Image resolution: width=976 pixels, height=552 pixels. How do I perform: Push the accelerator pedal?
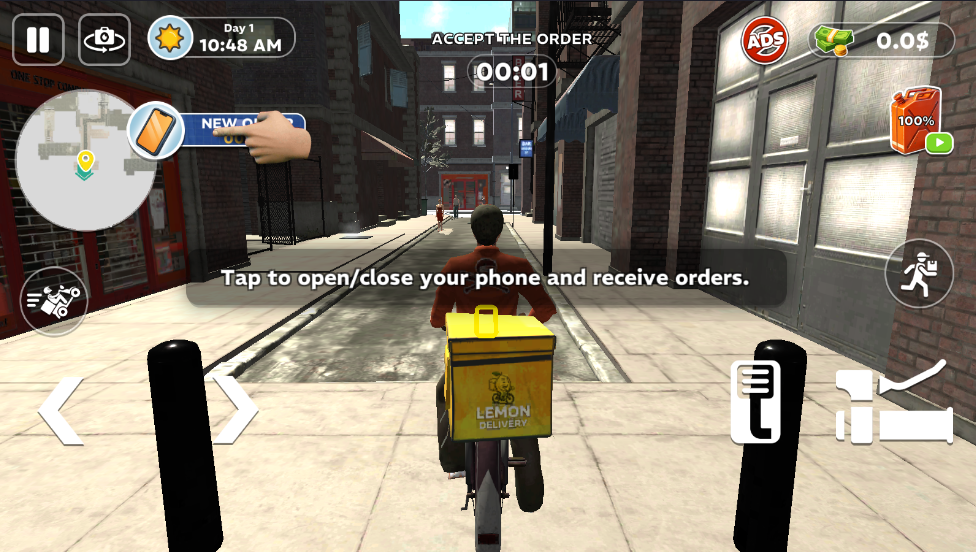point(893,403)
